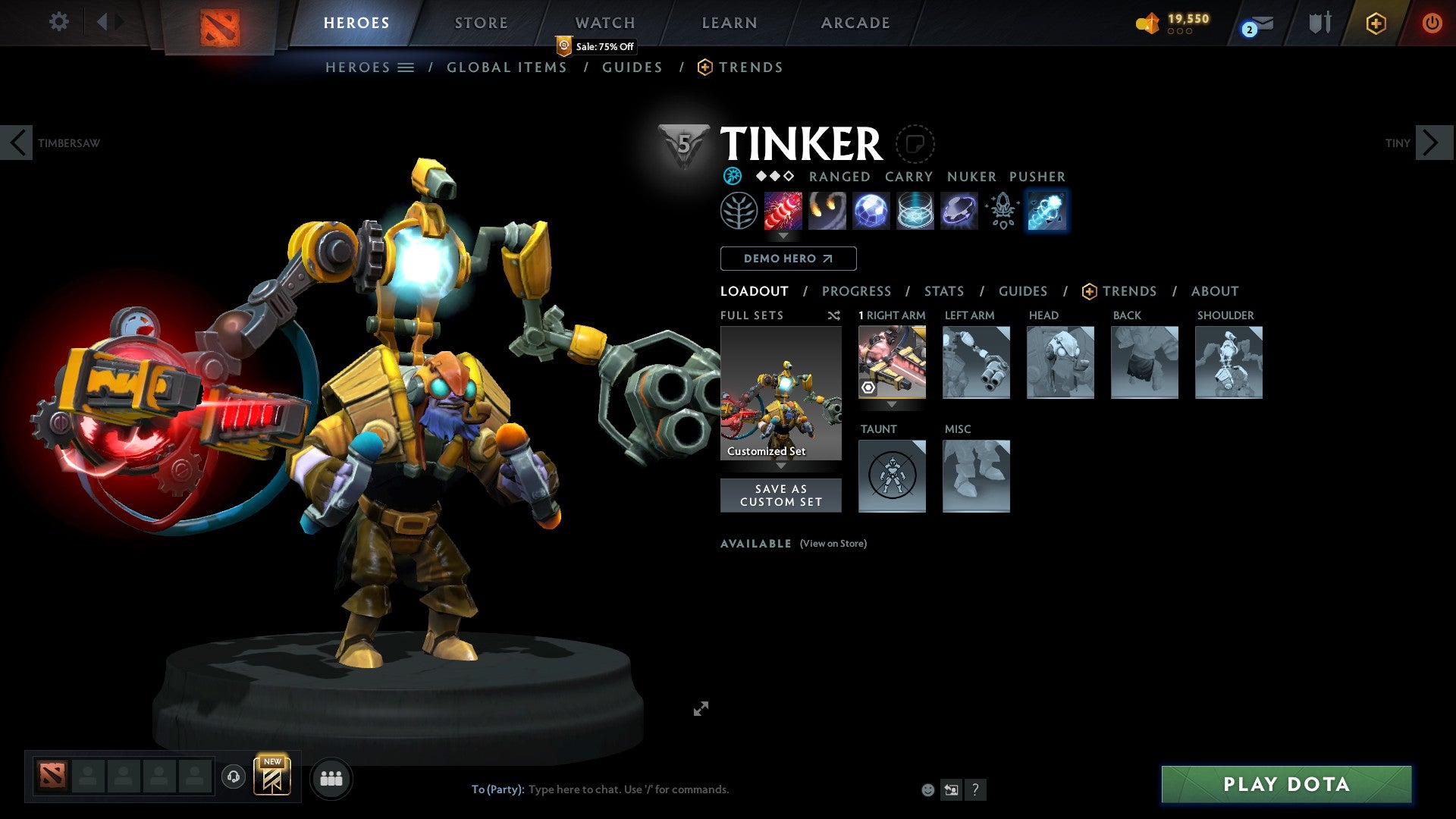Click the Heat-Seeking Missile ability icon

click(828, 211)
